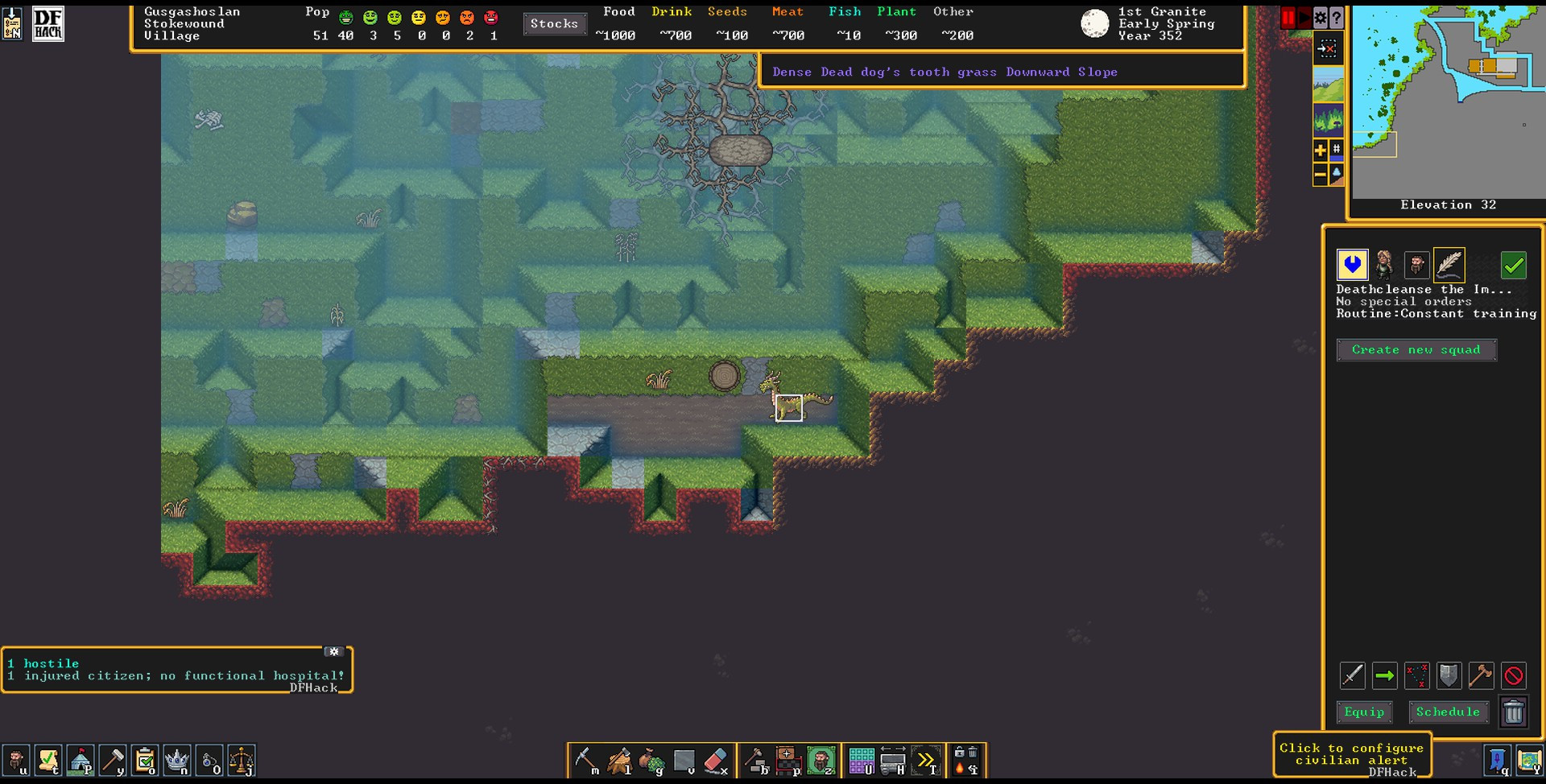Image resolution: width=1546 pixels, height=784 pixels.
Task: Click the Create new squad button
Action: 1416,350
